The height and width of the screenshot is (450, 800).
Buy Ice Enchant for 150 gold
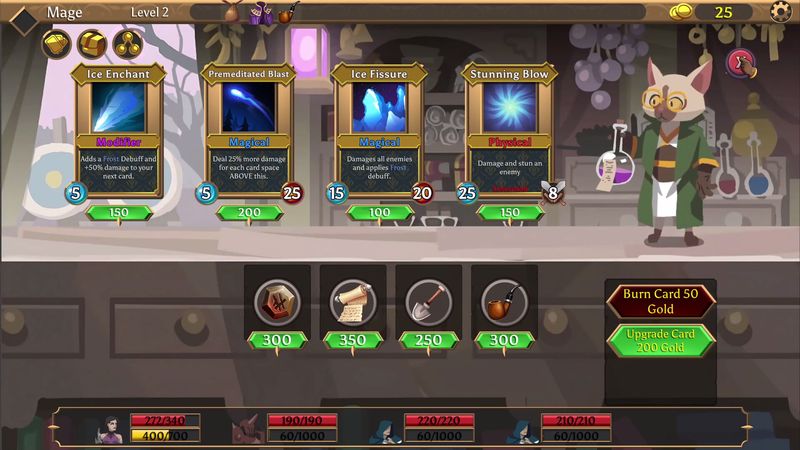119,212
